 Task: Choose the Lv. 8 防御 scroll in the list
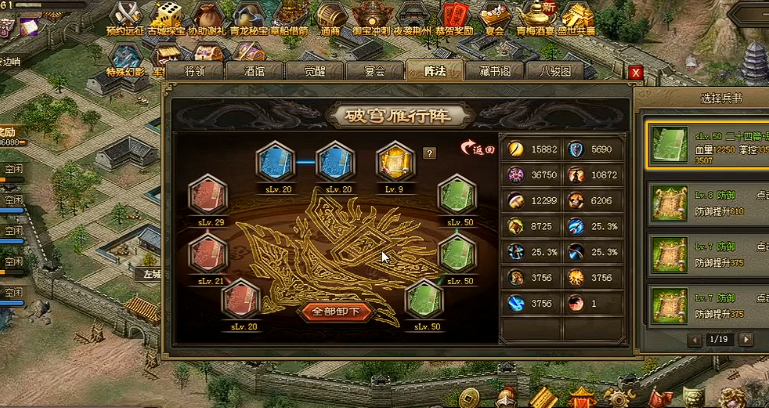point(666,201)
